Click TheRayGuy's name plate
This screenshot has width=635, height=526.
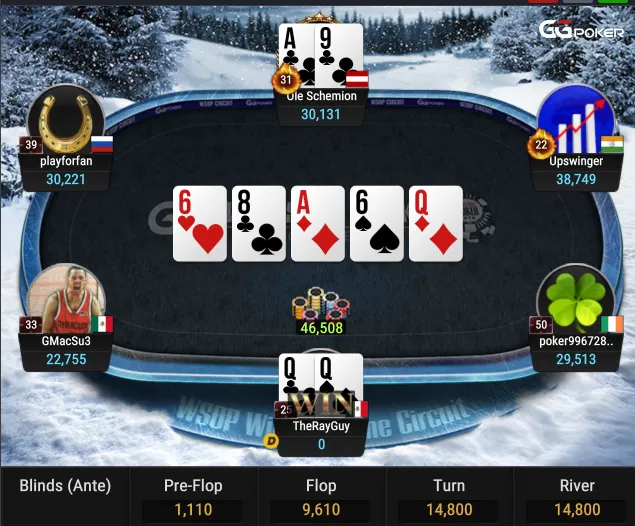click(x=321, y=435)
